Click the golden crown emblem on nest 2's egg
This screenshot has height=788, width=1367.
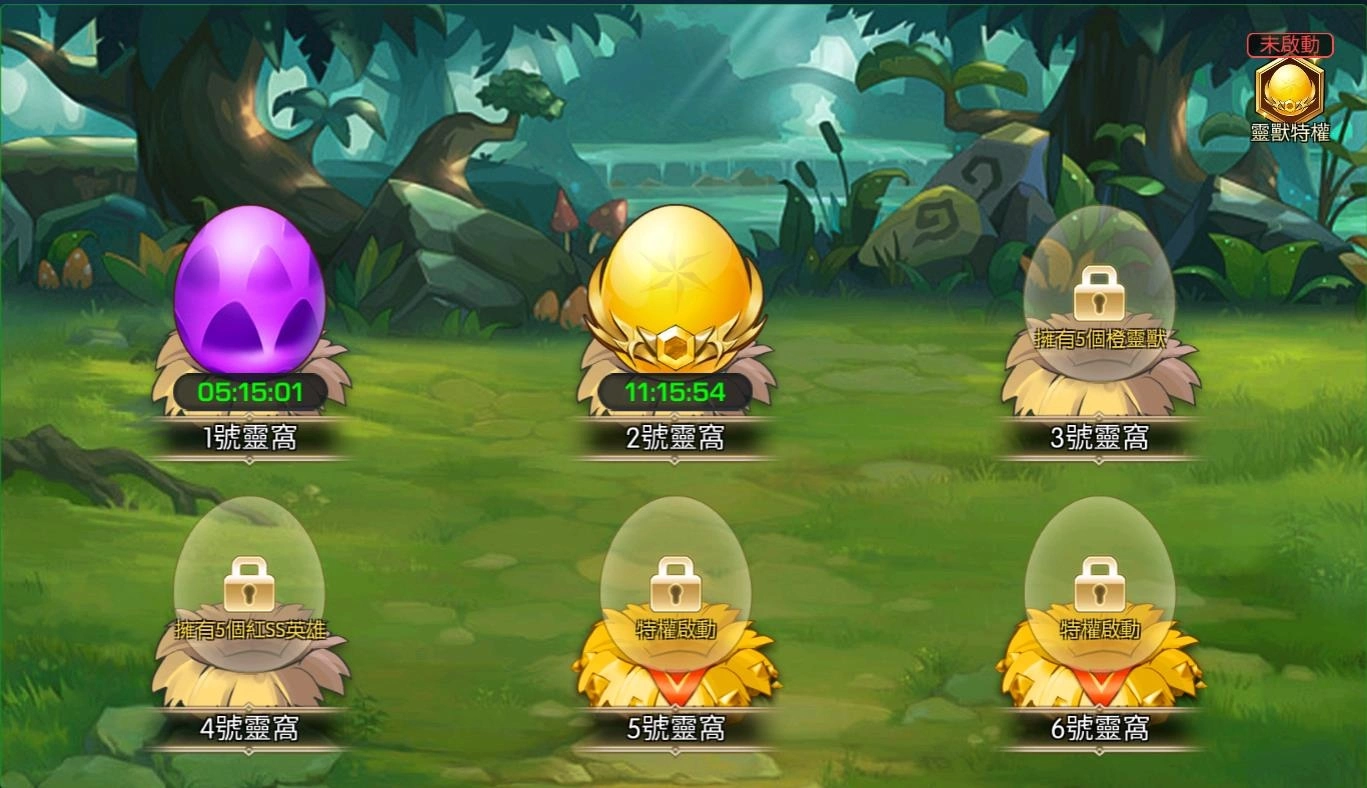[675, 345]
